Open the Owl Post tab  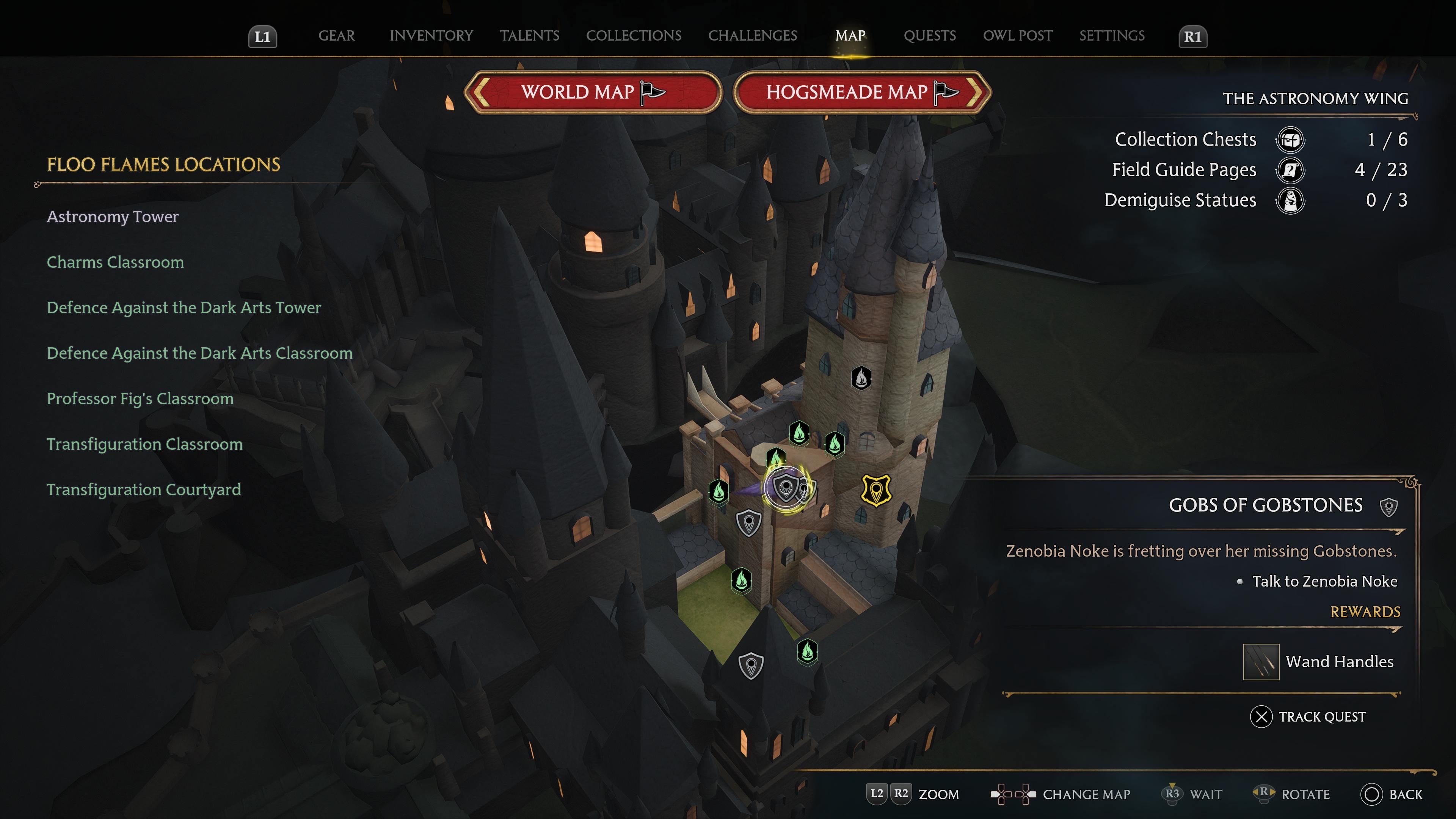[1017, 36]
